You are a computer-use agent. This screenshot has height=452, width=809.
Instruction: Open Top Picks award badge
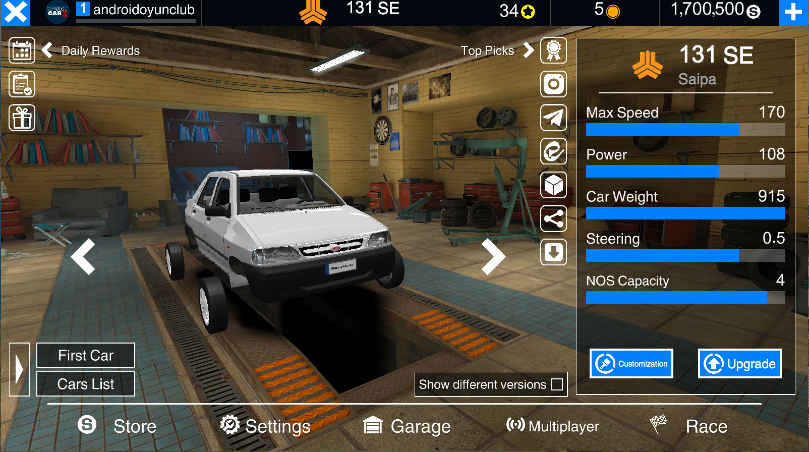554,50
